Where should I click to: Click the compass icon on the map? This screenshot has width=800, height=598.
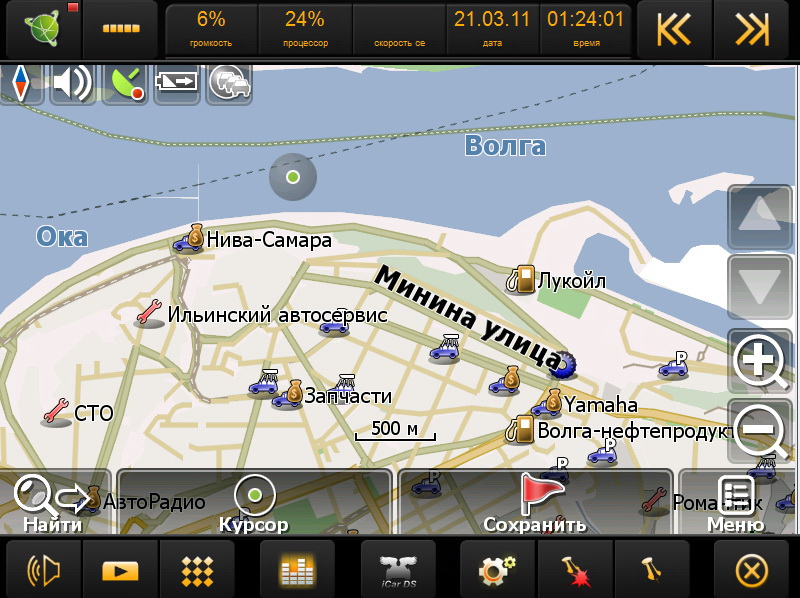[20, 84]
